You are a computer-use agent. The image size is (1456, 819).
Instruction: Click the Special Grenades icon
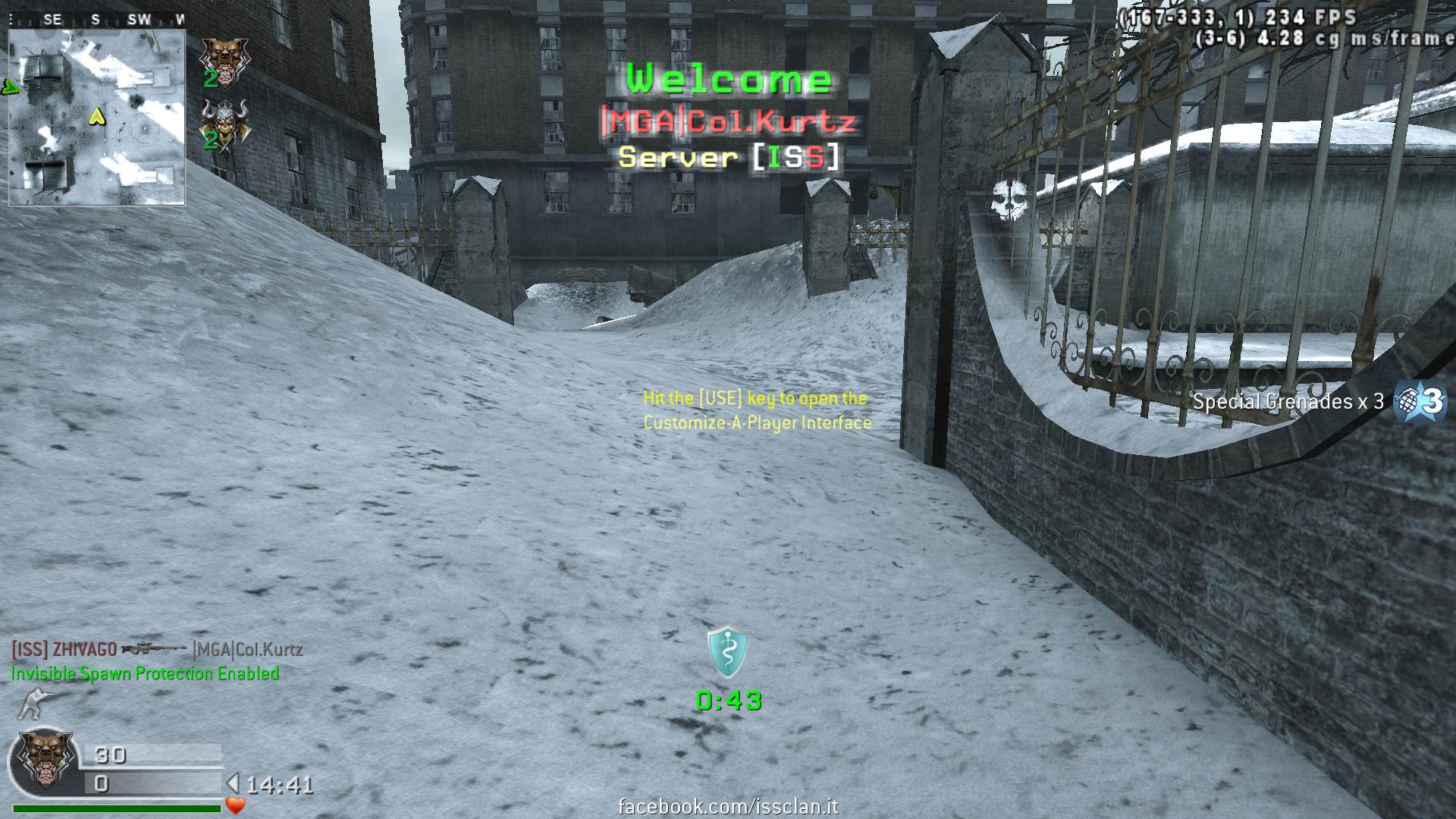(1421, 400)
